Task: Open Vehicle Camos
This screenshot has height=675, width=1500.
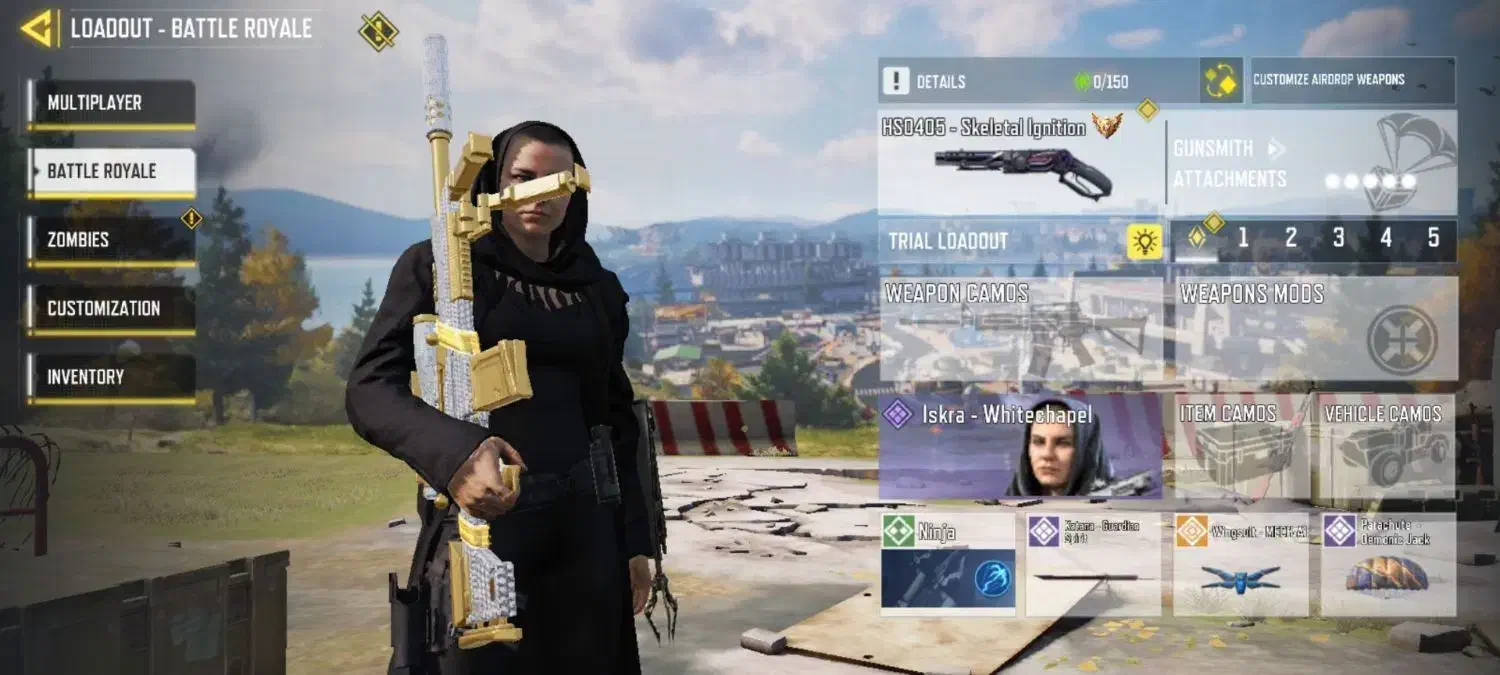Action: coord(1386,446)
